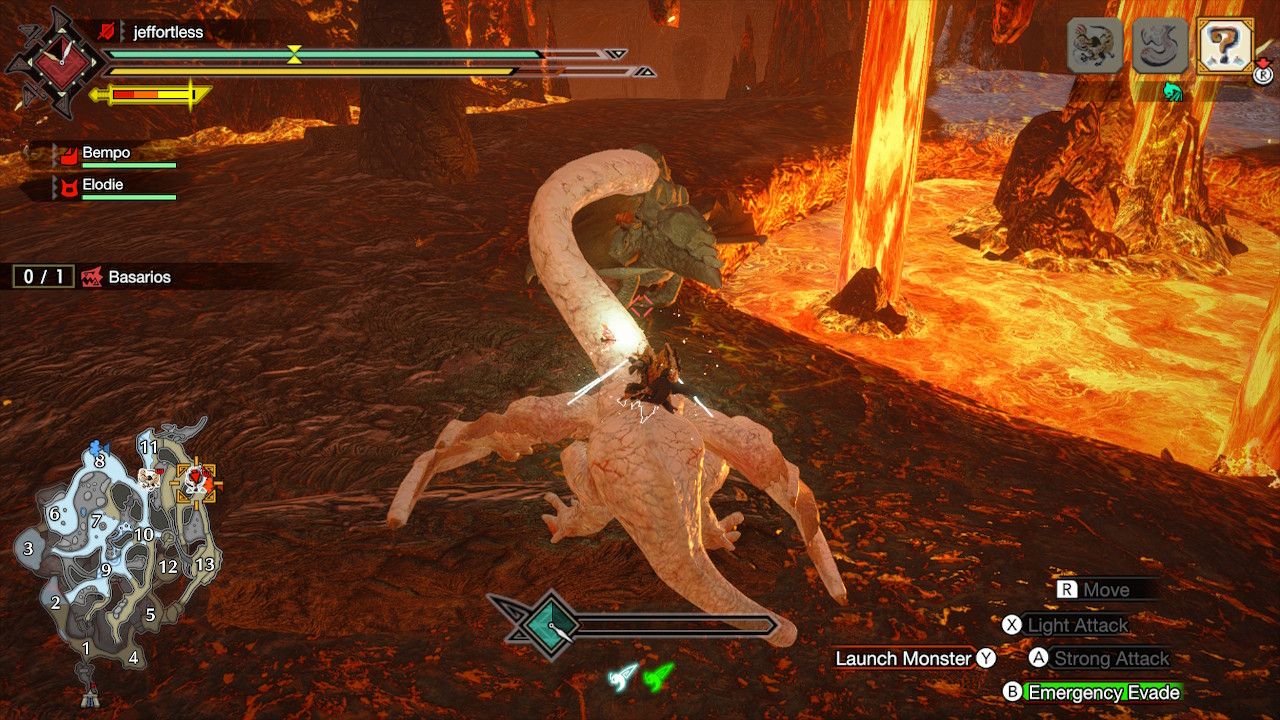The image size is (1280, 720).
Task: Click the targeted monster marker on the minimap
Action: (x=197, y=483)
